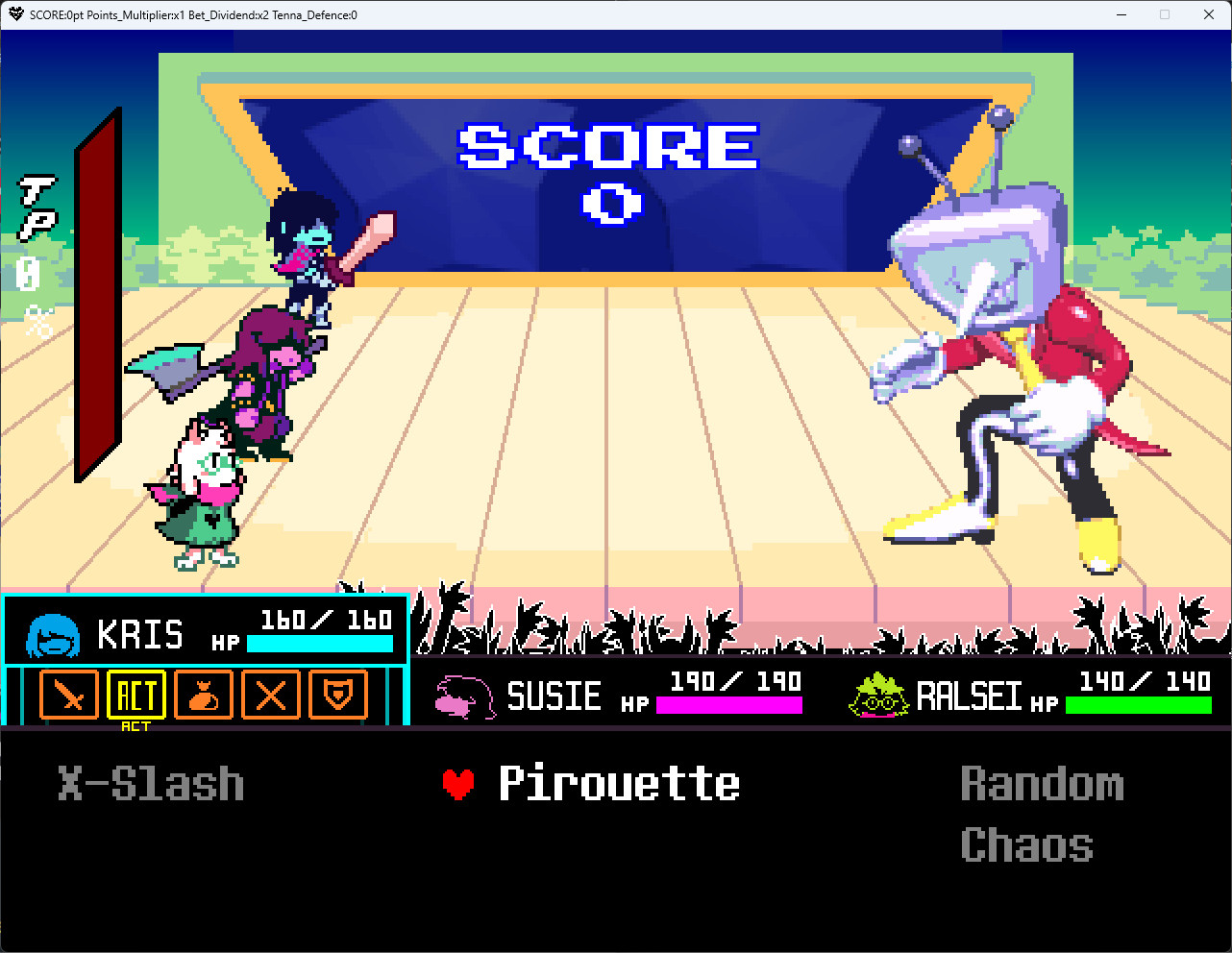Viewport: 1232px width, 953px height.
Task: Choose the Spare X icon
Action: (270, 695)
